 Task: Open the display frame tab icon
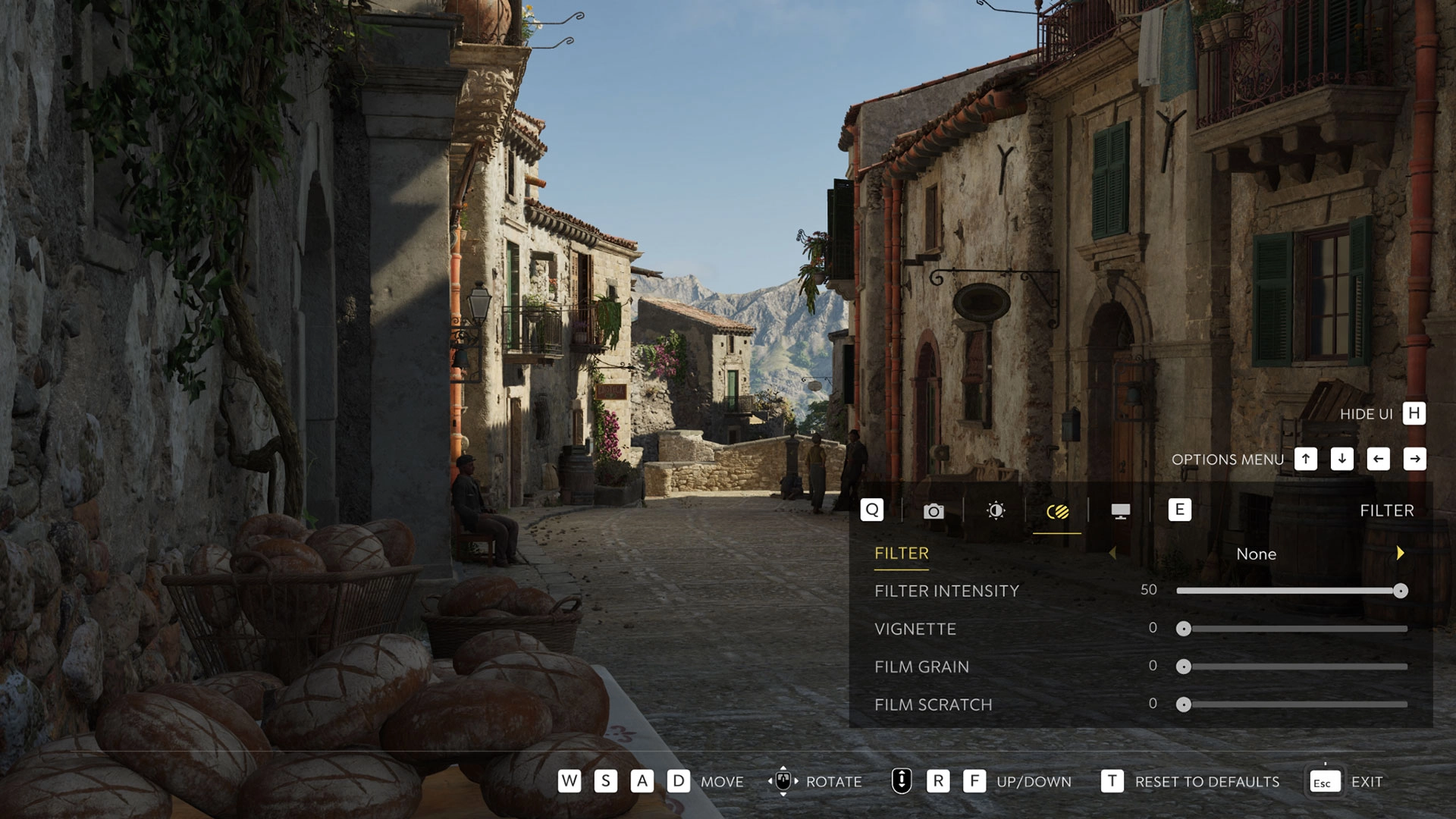[1119, 511]
